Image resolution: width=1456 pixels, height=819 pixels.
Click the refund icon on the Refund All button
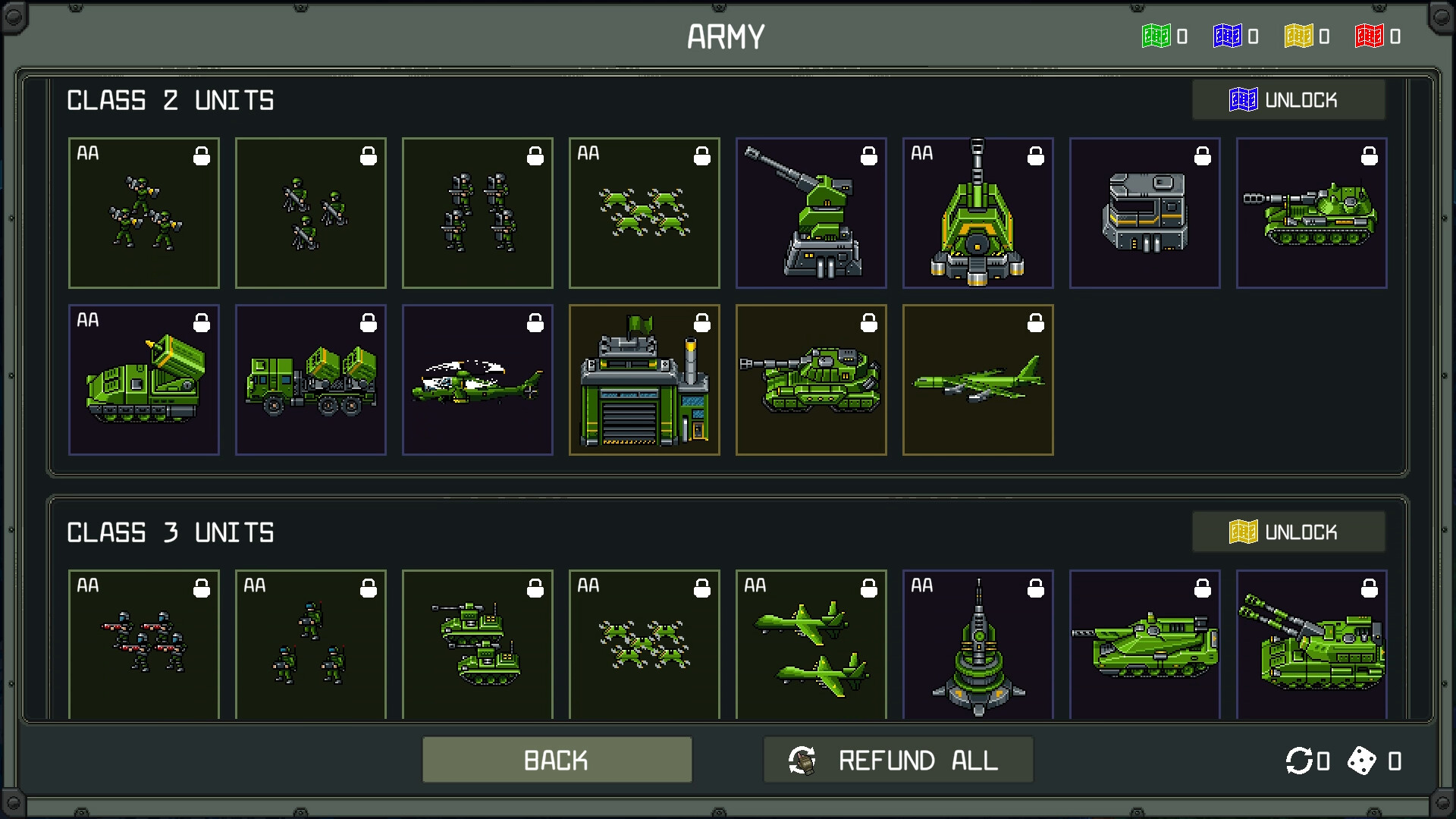(802, 759)
